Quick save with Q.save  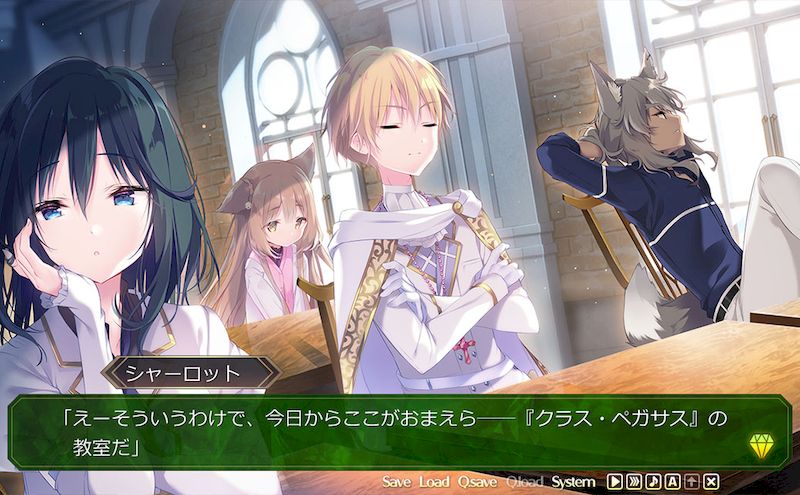[x=477, y=482]
